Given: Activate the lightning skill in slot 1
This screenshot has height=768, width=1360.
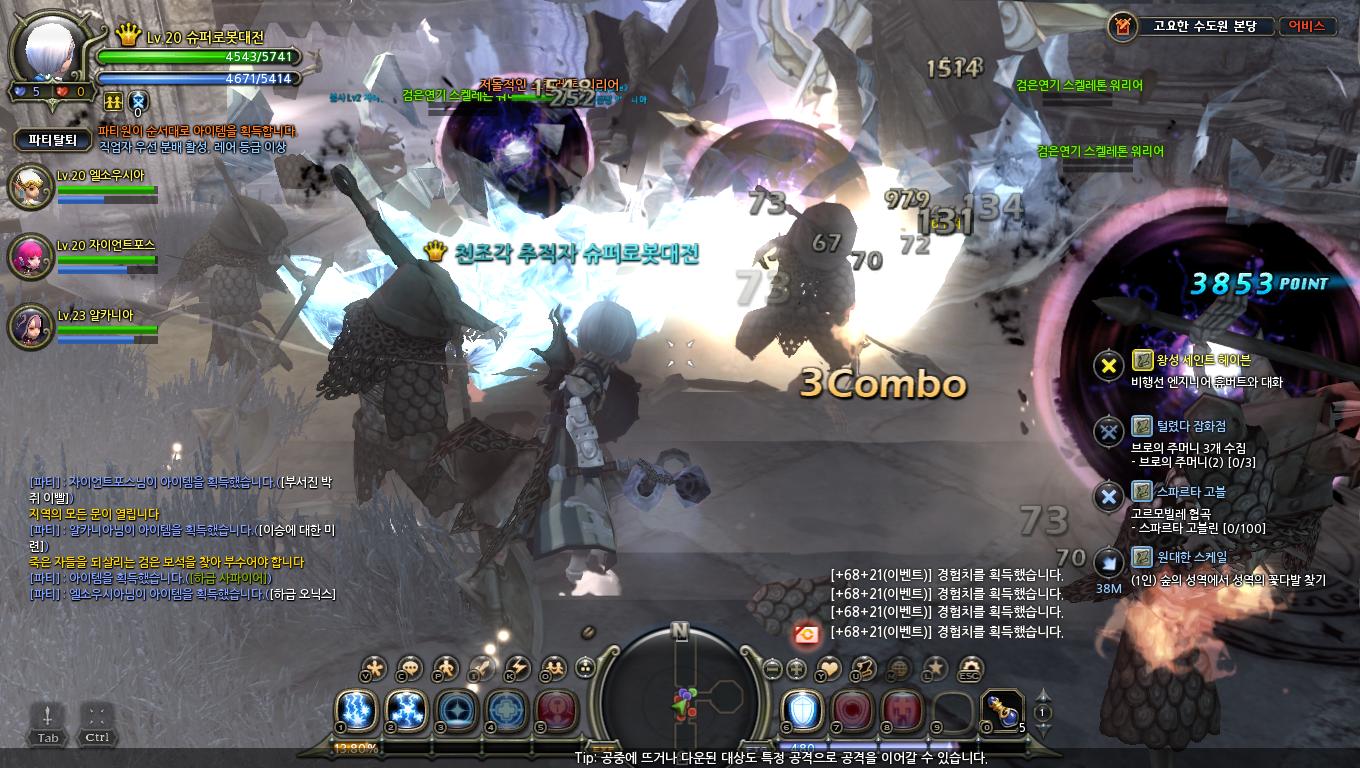Looking at the screenshot, I should coord(356,710).
